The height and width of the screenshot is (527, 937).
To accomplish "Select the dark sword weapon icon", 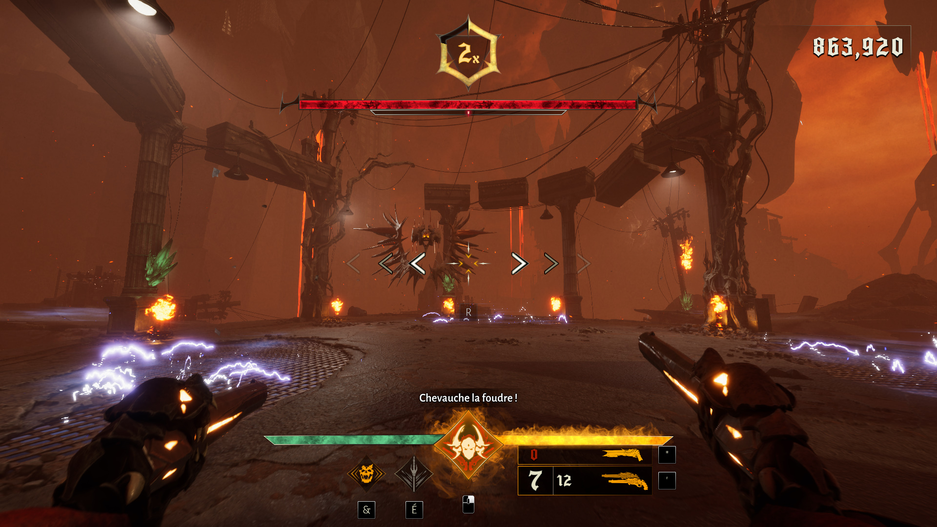I will click(x=412, y=472).
